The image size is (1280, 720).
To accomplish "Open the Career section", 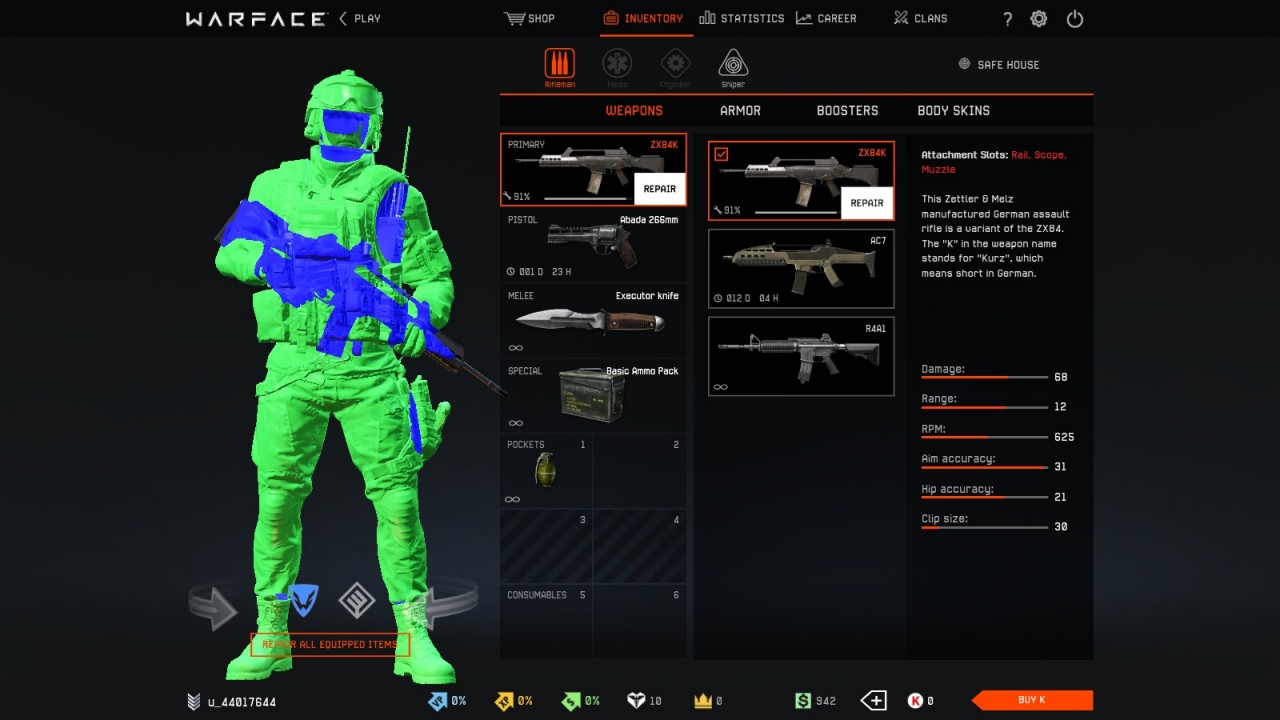I will [x=826, y=18].
